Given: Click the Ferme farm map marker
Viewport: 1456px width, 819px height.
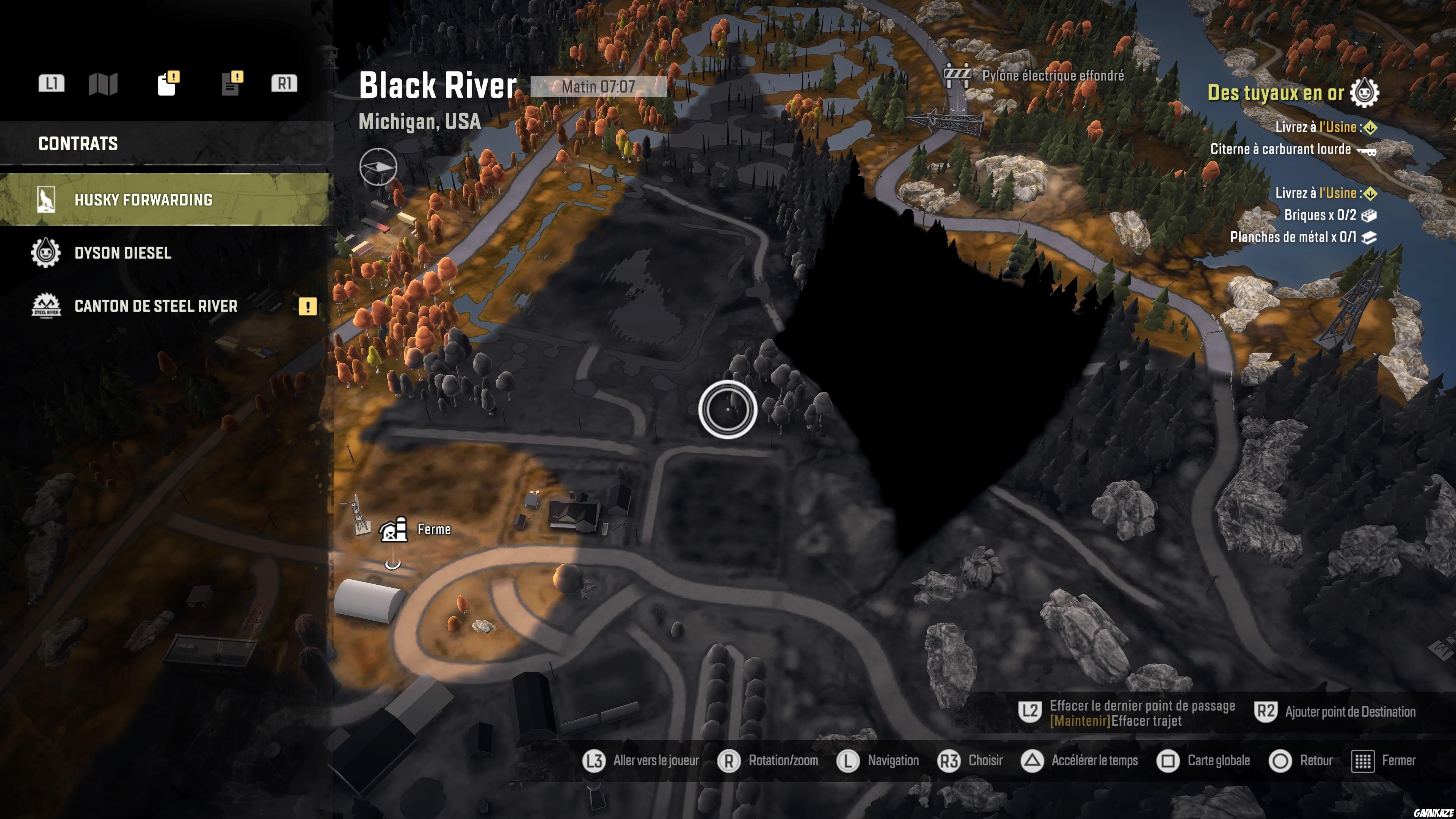Looking at the screenshot, I should click(394, 530).
